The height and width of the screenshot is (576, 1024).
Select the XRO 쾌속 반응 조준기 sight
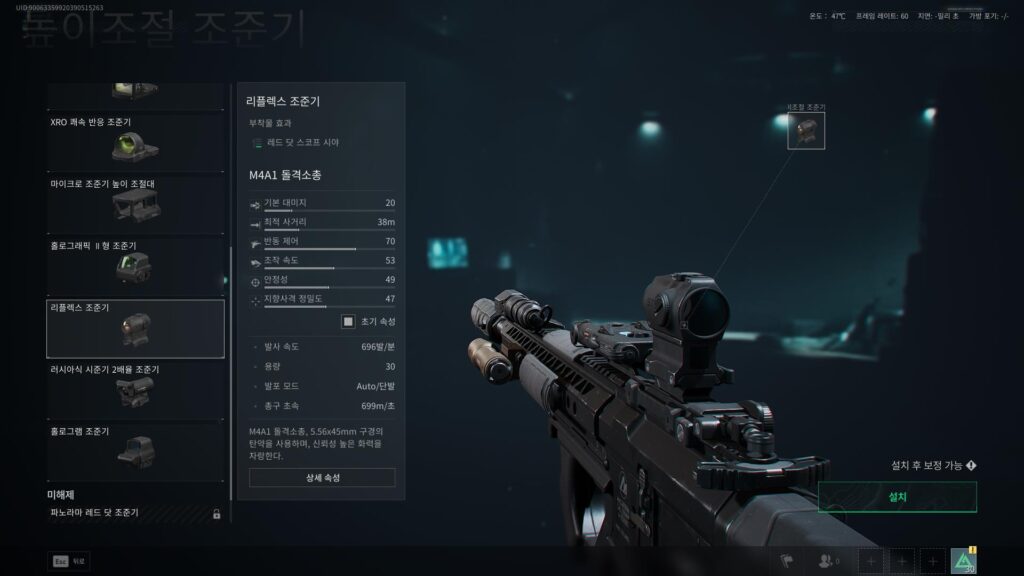click(135, 141)
